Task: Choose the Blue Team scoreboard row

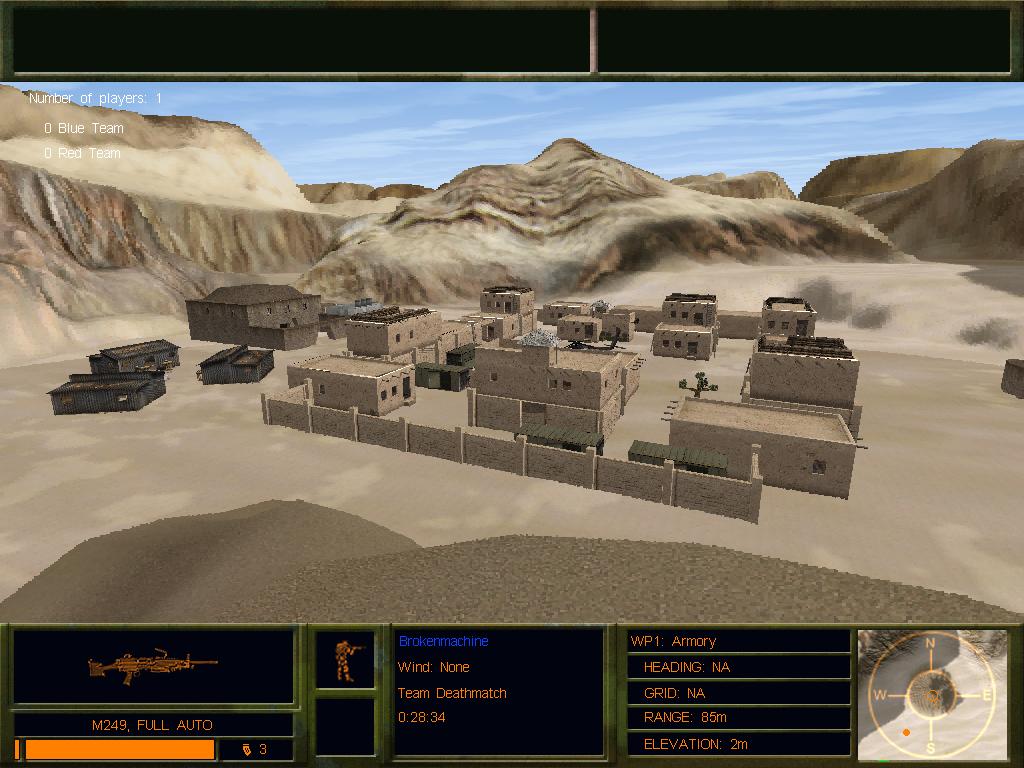Action: click(84, 128)
